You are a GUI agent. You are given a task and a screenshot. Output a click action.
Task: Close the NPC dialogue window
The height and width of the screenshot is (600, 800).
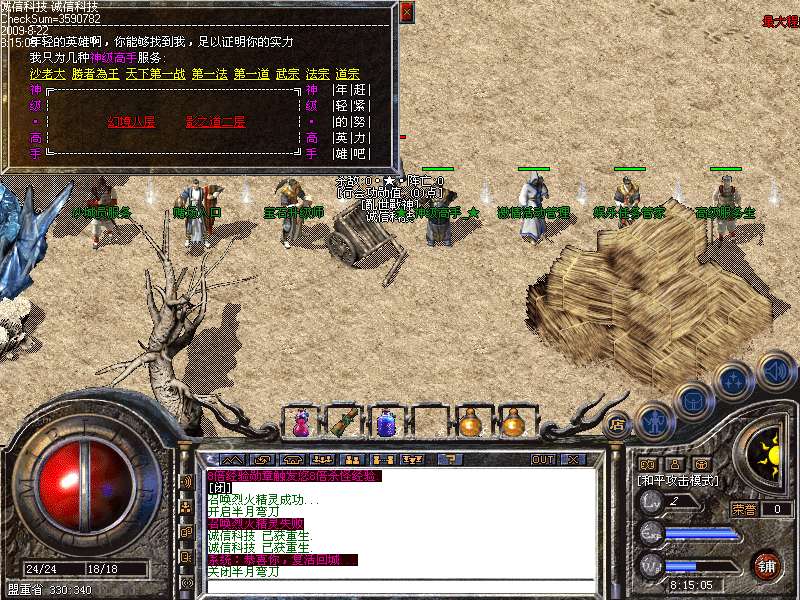pyautogui.click(x=406, y=13)
